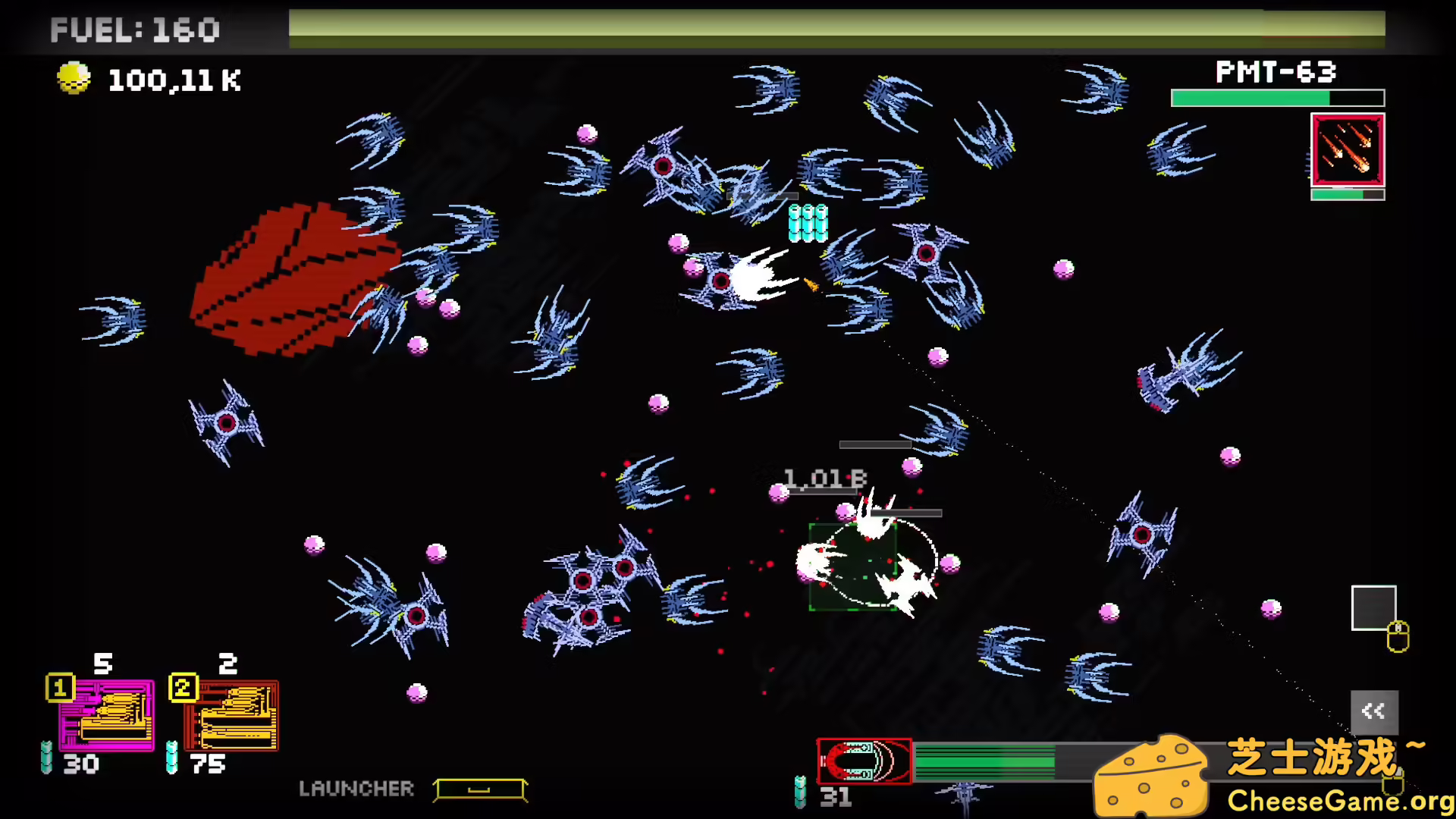
Task: Select the PMT-63 boss name label
Action: click(x=1276, y=72)
